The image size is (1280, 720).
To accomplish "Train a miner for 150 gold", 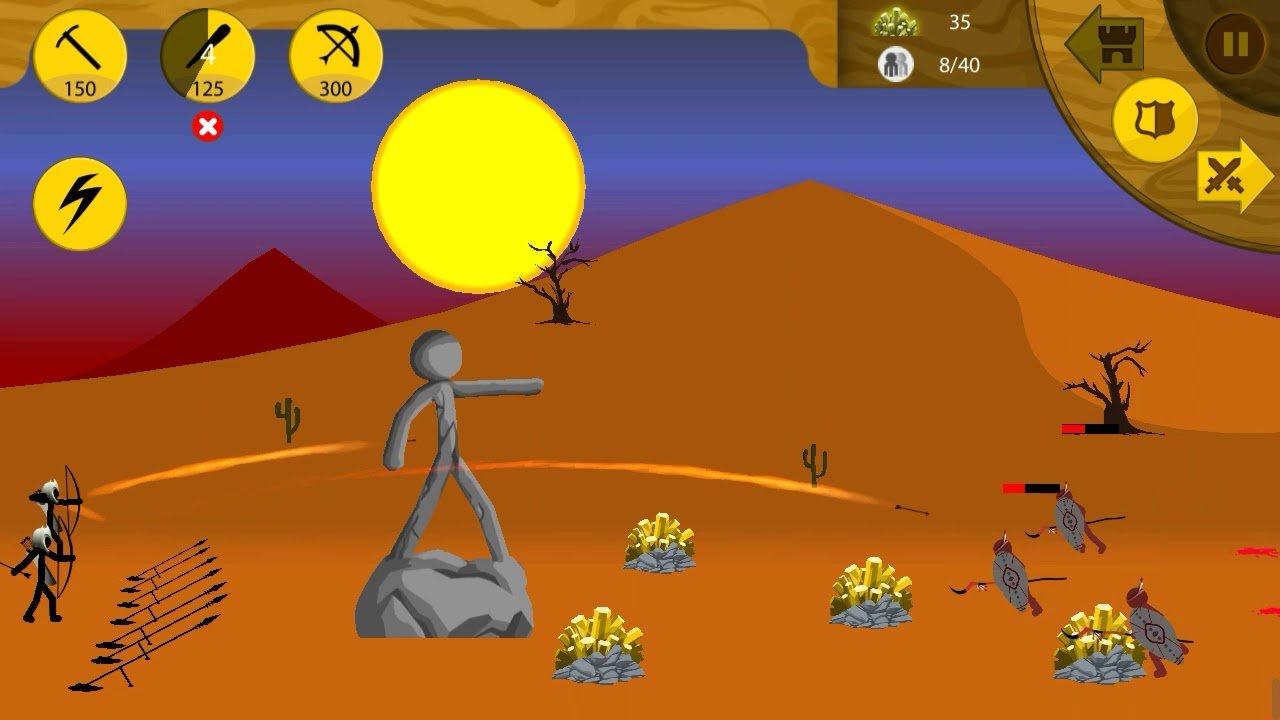I will (80, 57).
